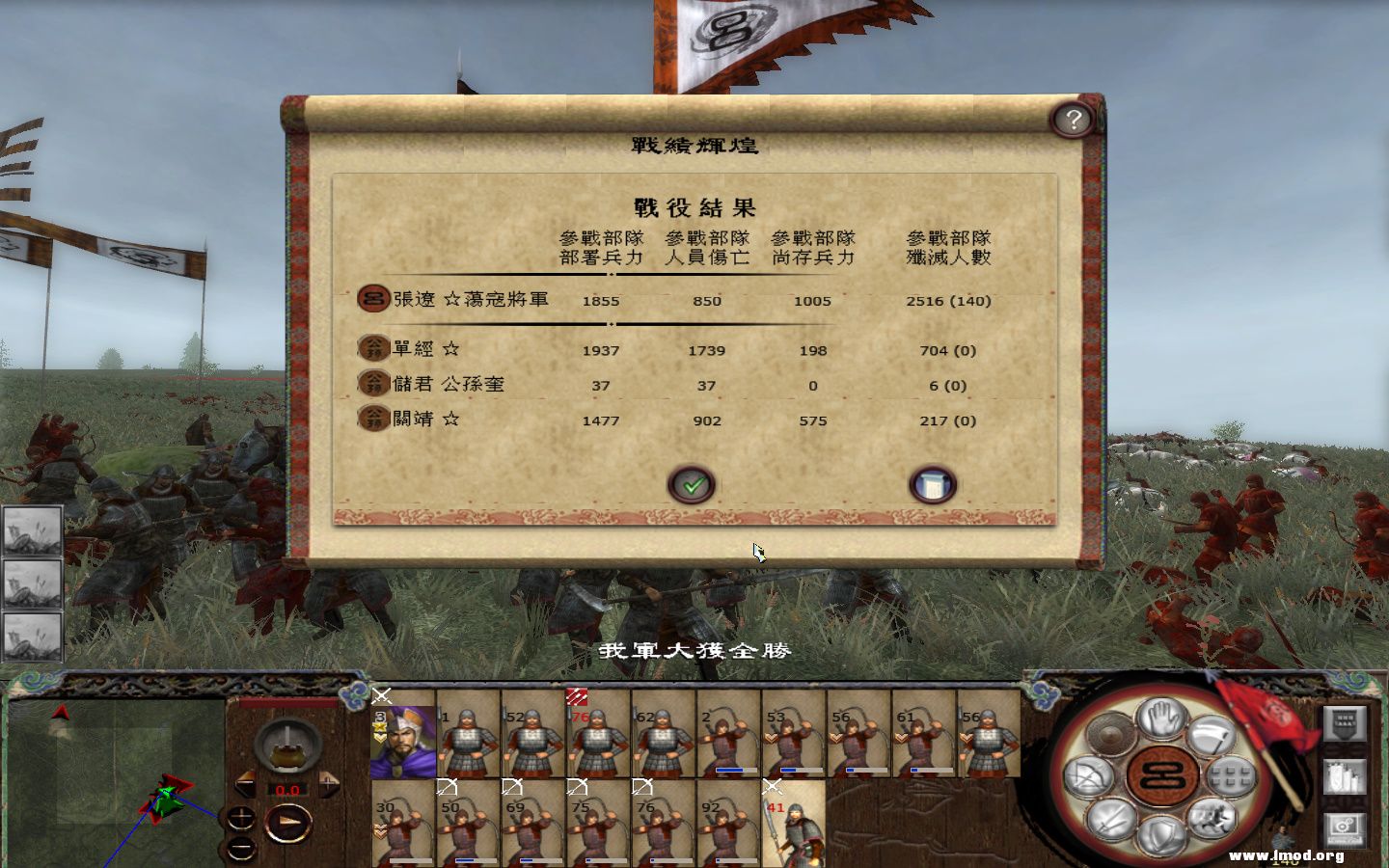Click the shield guard mode icon
Screen dimensions: 1389x868
tap(1159, 835)
